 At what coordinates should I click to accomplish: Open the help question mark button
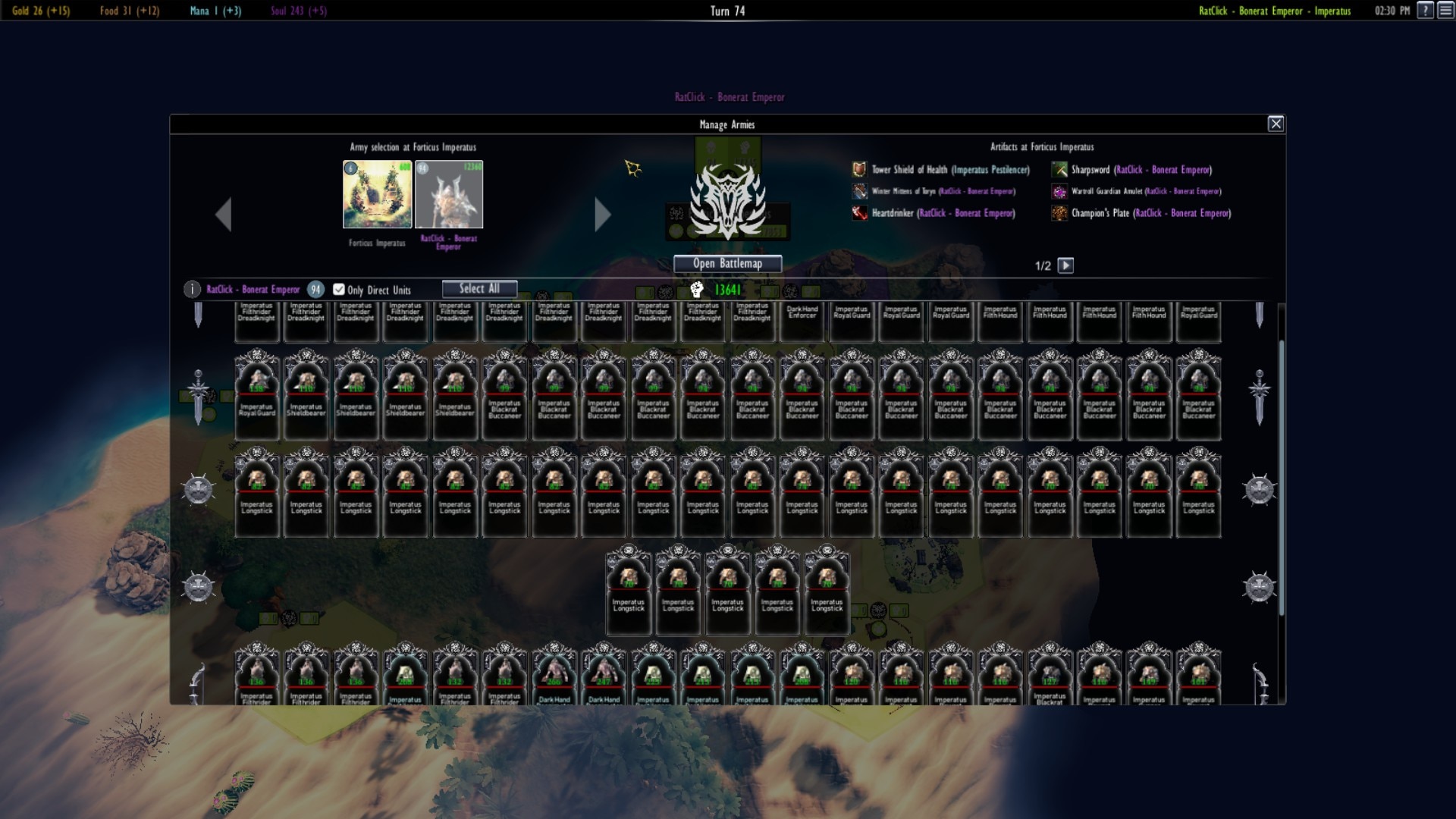coord(1426,11)
